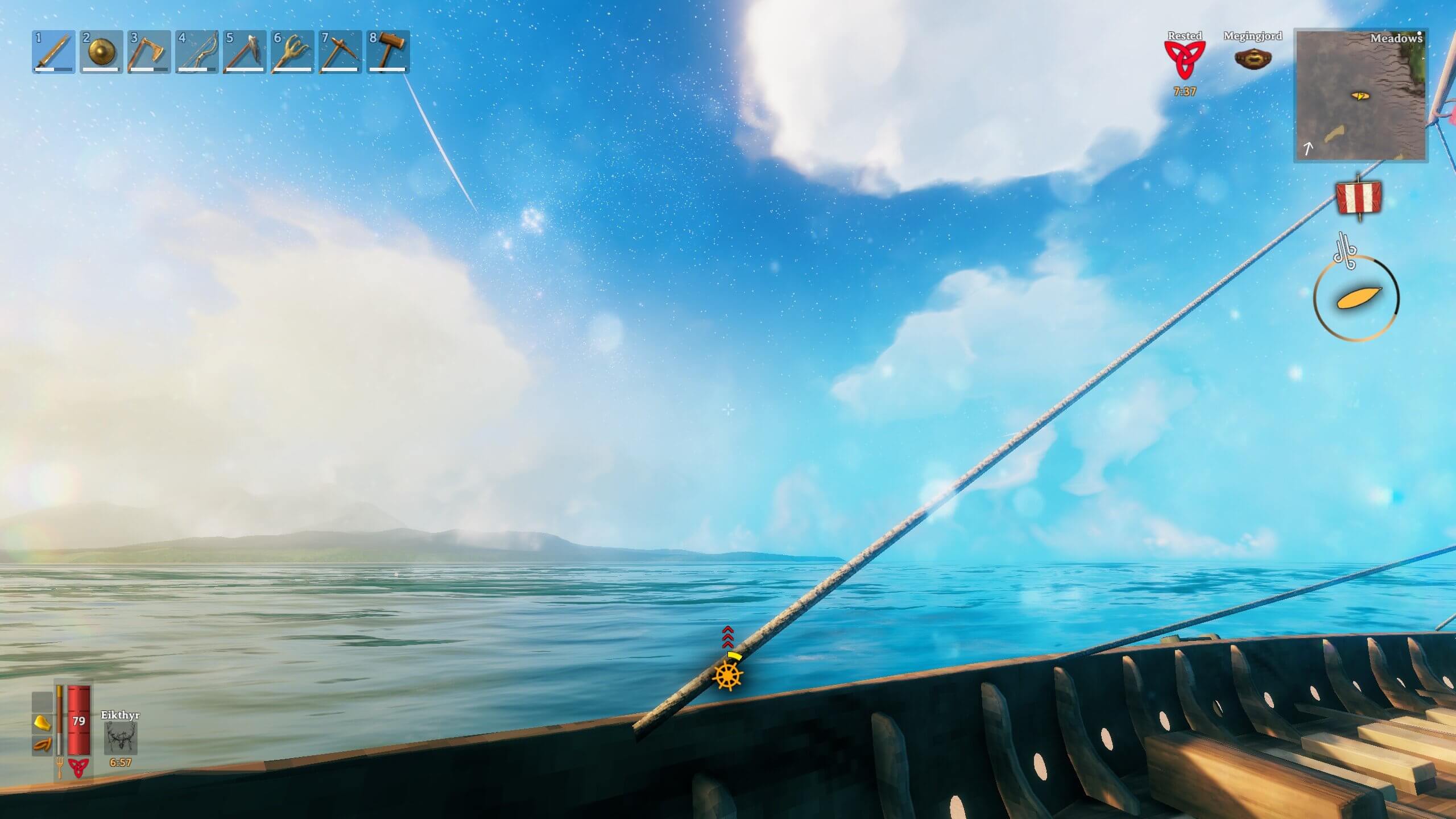This screenshot has width=1456, height=819.
Task: Click the yellow food item slot
Action: coord(42,722)
